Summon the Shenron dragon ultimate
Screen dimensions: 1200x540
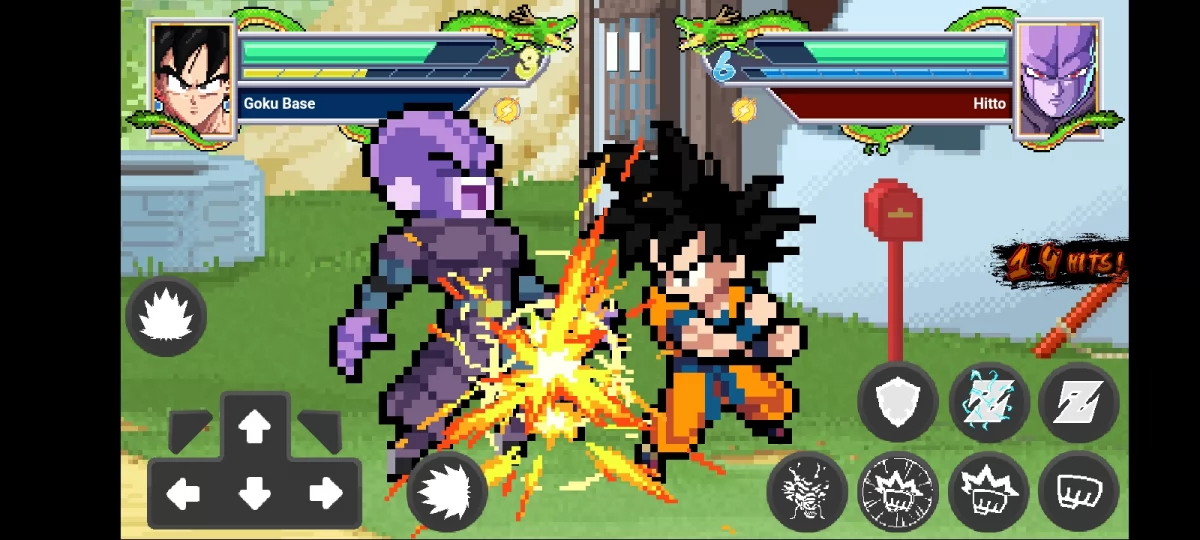(807, 491)
